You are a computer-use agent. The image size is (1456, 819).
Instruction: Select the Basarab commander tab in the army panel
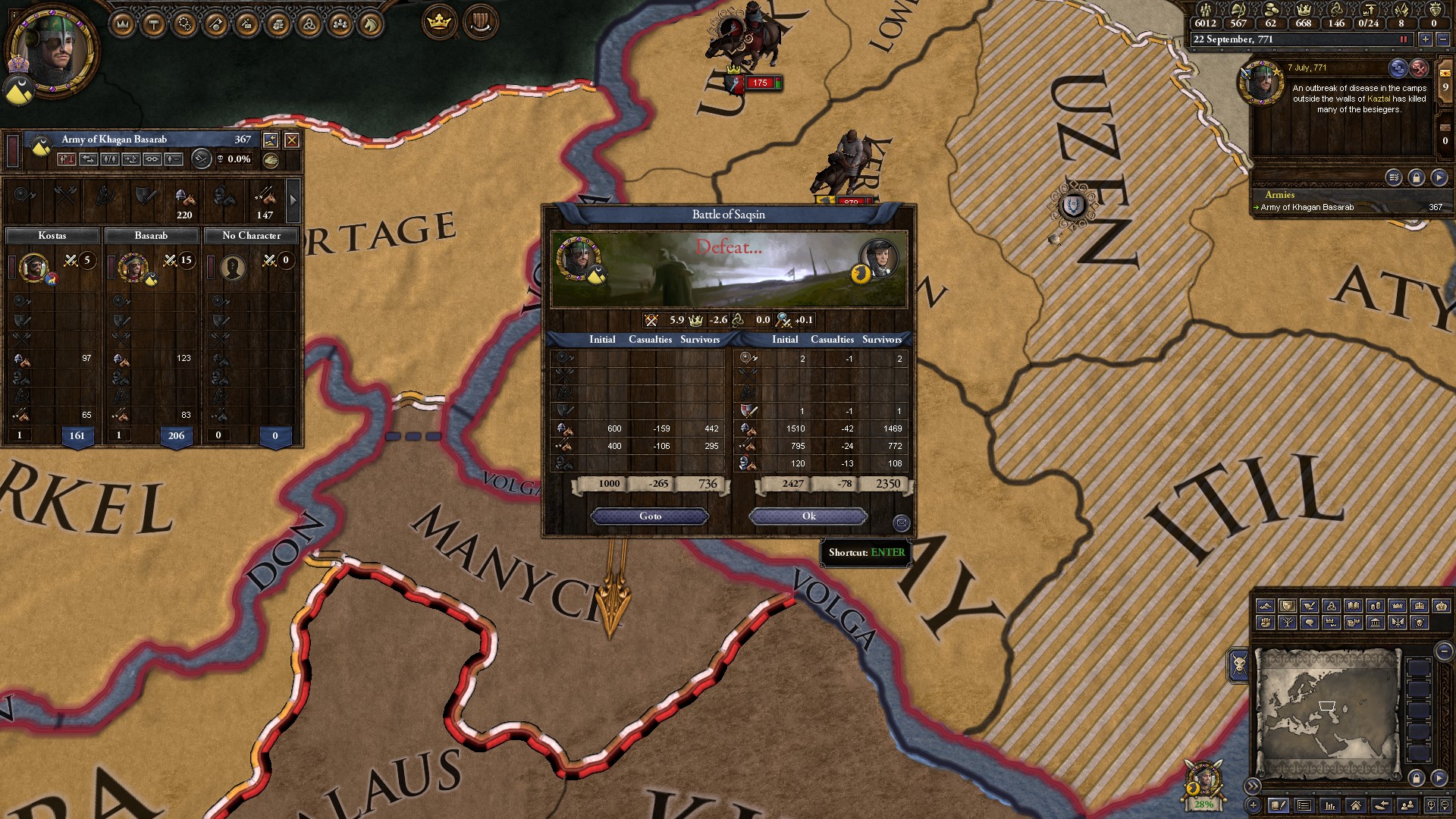pyautogui.click(x=152, y=236)
